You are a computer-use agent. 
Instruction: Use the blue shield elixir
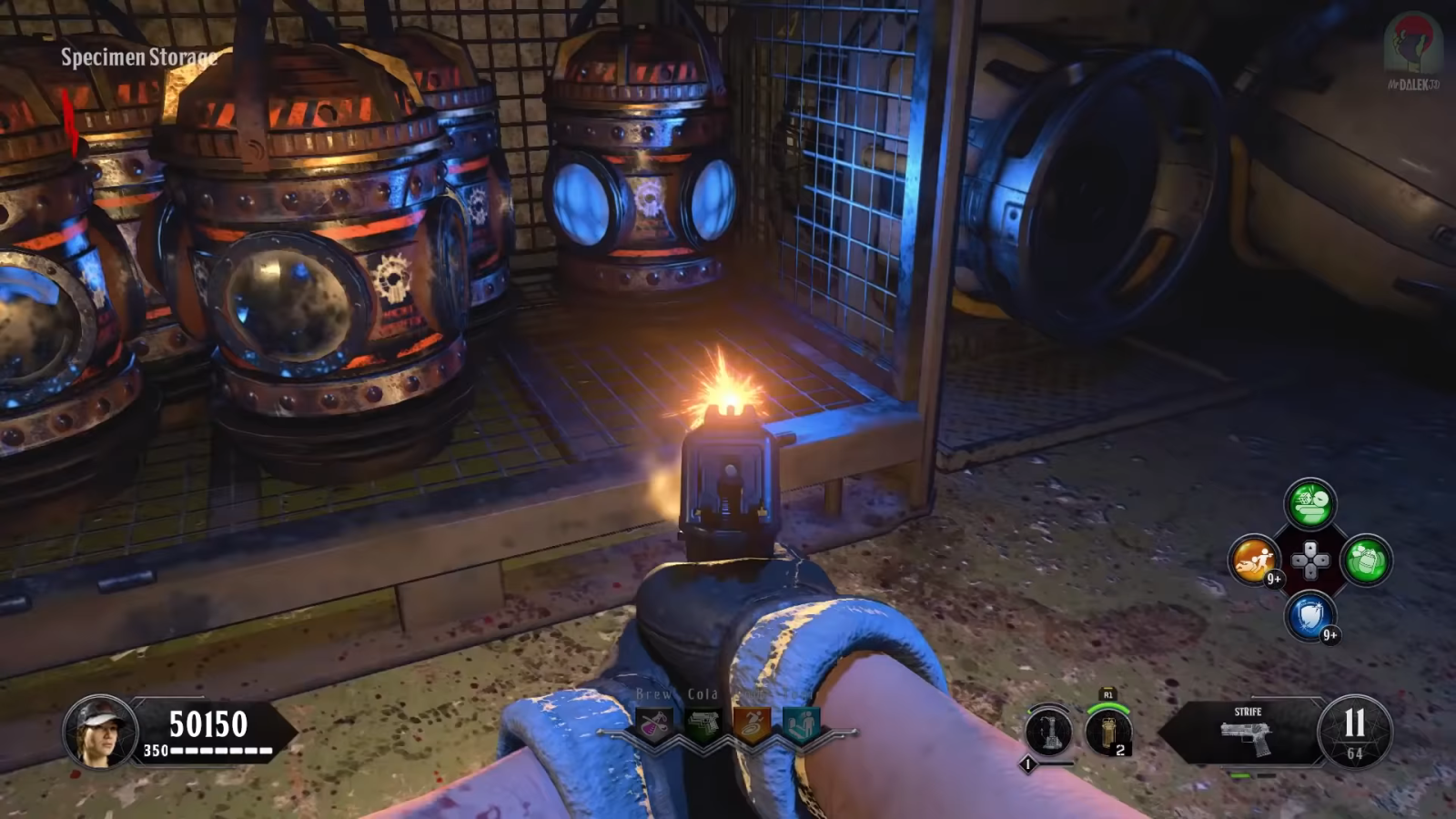1309,616
